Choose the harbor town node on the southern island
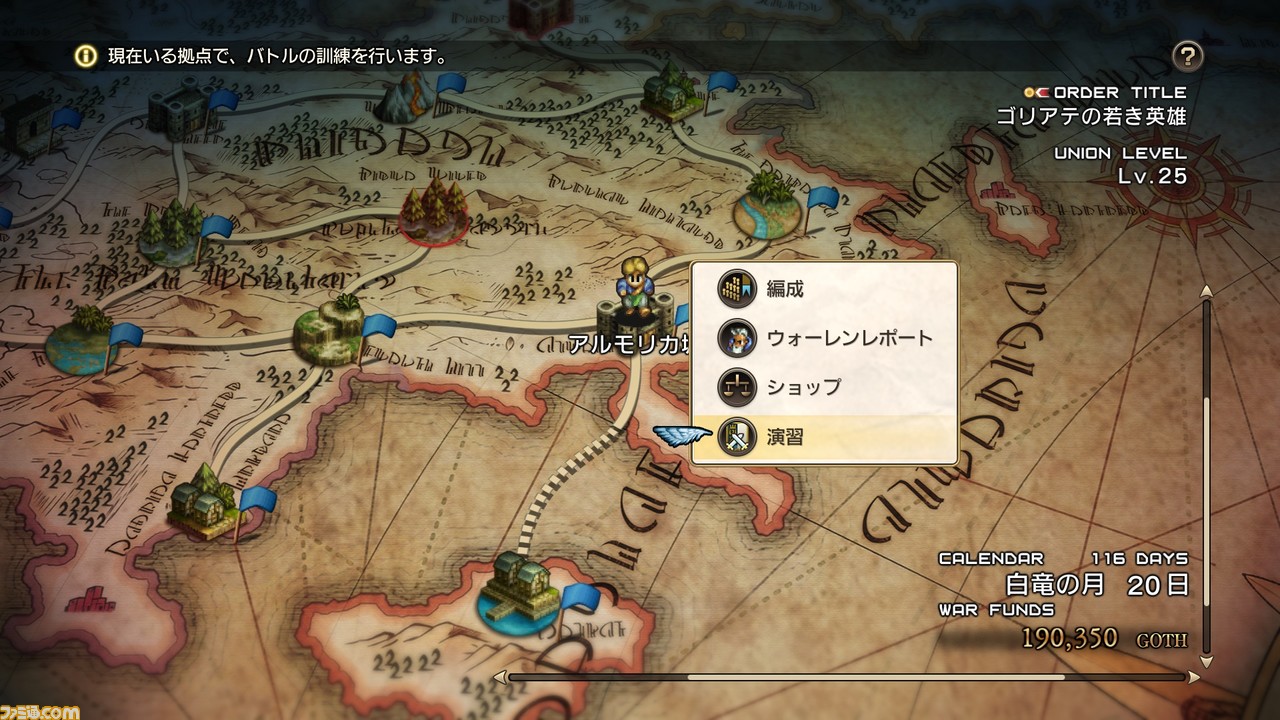 coord(520,590)
